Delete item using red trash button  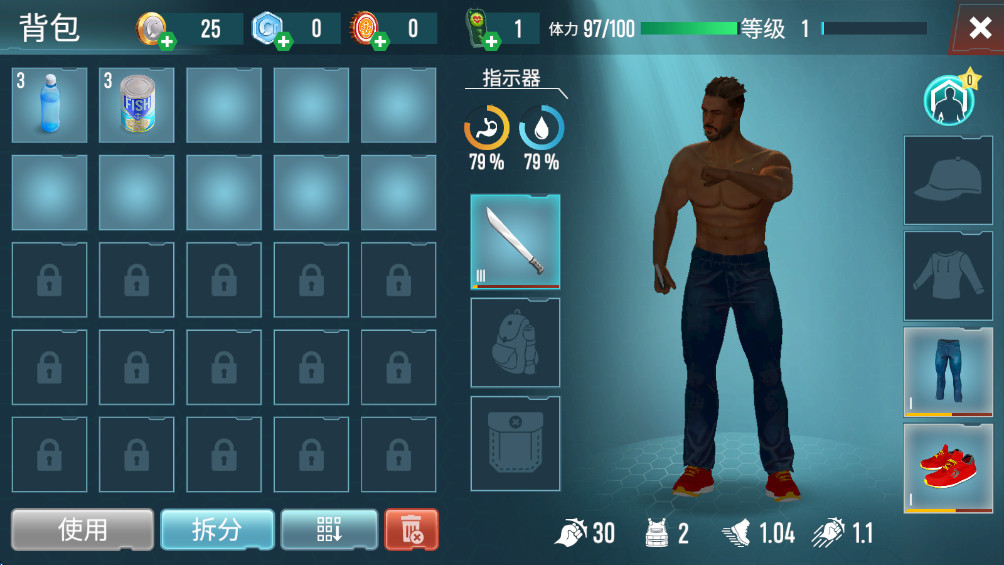(x=411, y=529)
